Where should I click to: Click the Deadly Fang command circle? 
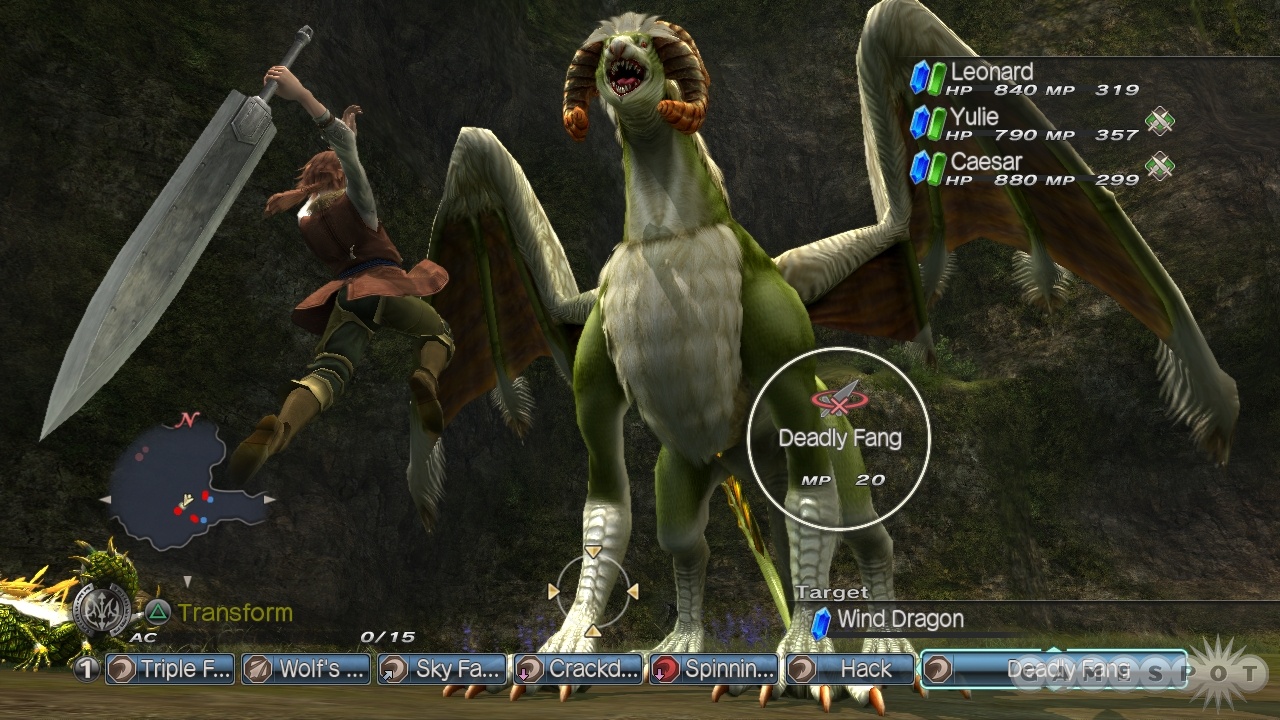point(839,438)
